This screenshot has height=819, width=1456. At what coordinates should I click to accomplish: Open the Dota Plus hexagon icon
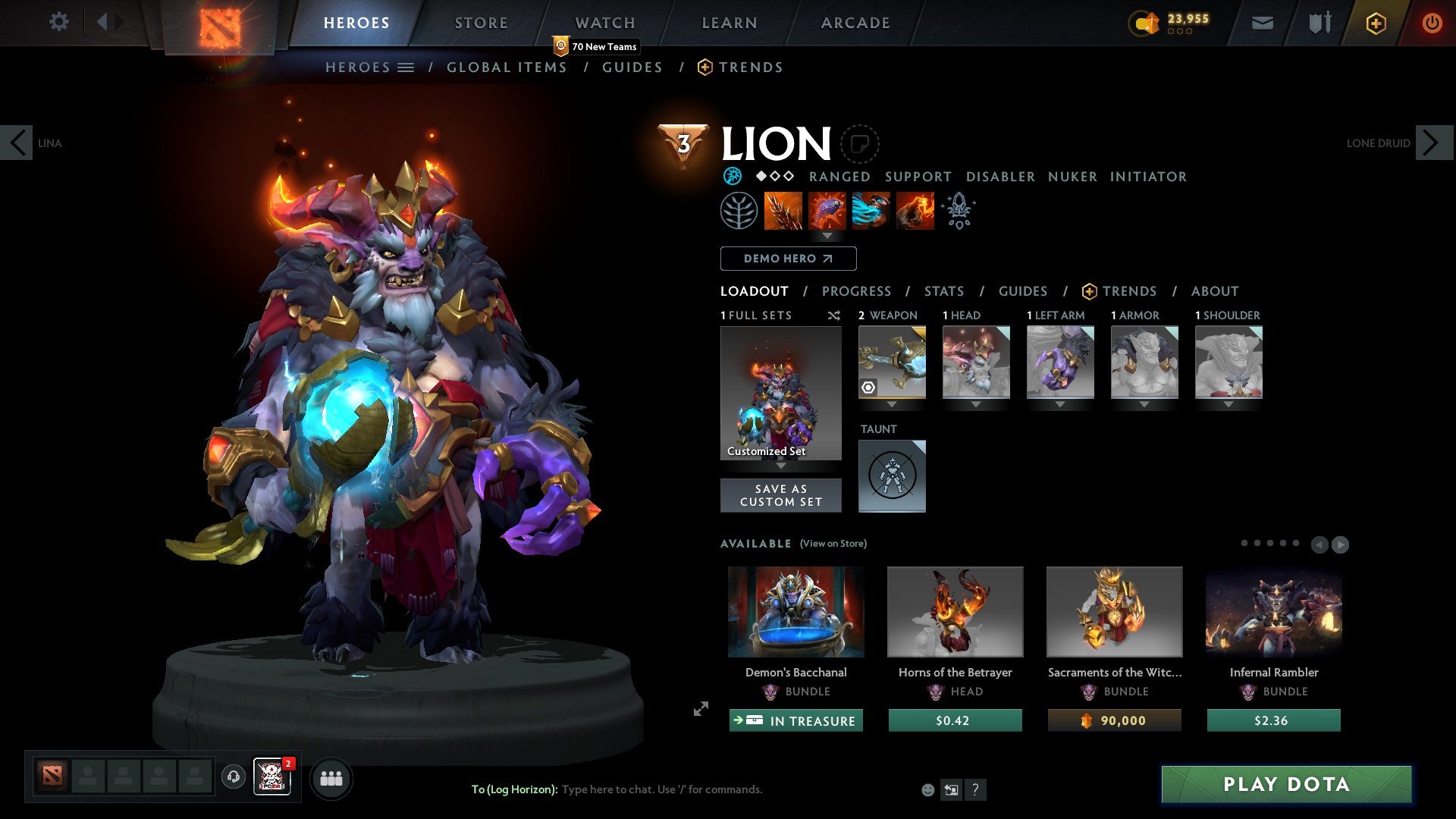[1375, 23]
